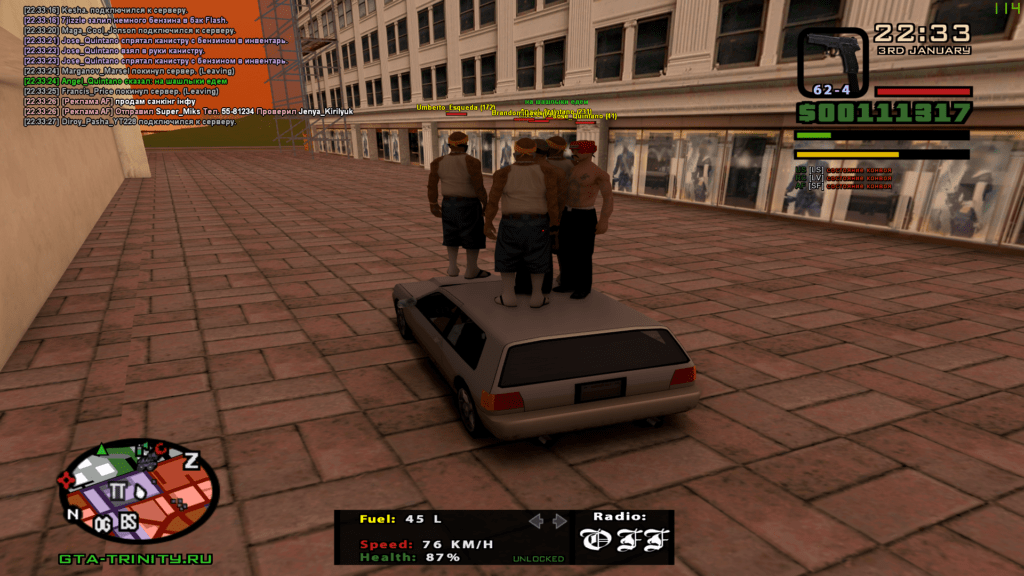Screen dimensions: 1024x576
Task: Select the BS marker on the minimap
Action: [x=129, y=522]
